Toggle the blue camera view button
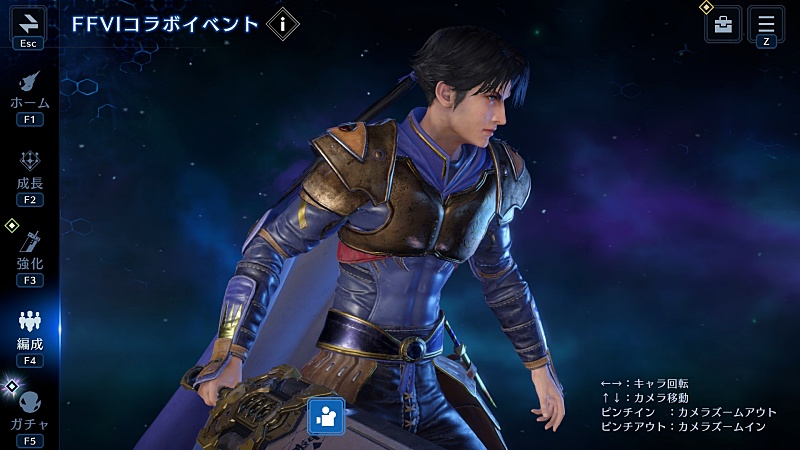This screenshot has height=450, width=800. coord(326,416)
